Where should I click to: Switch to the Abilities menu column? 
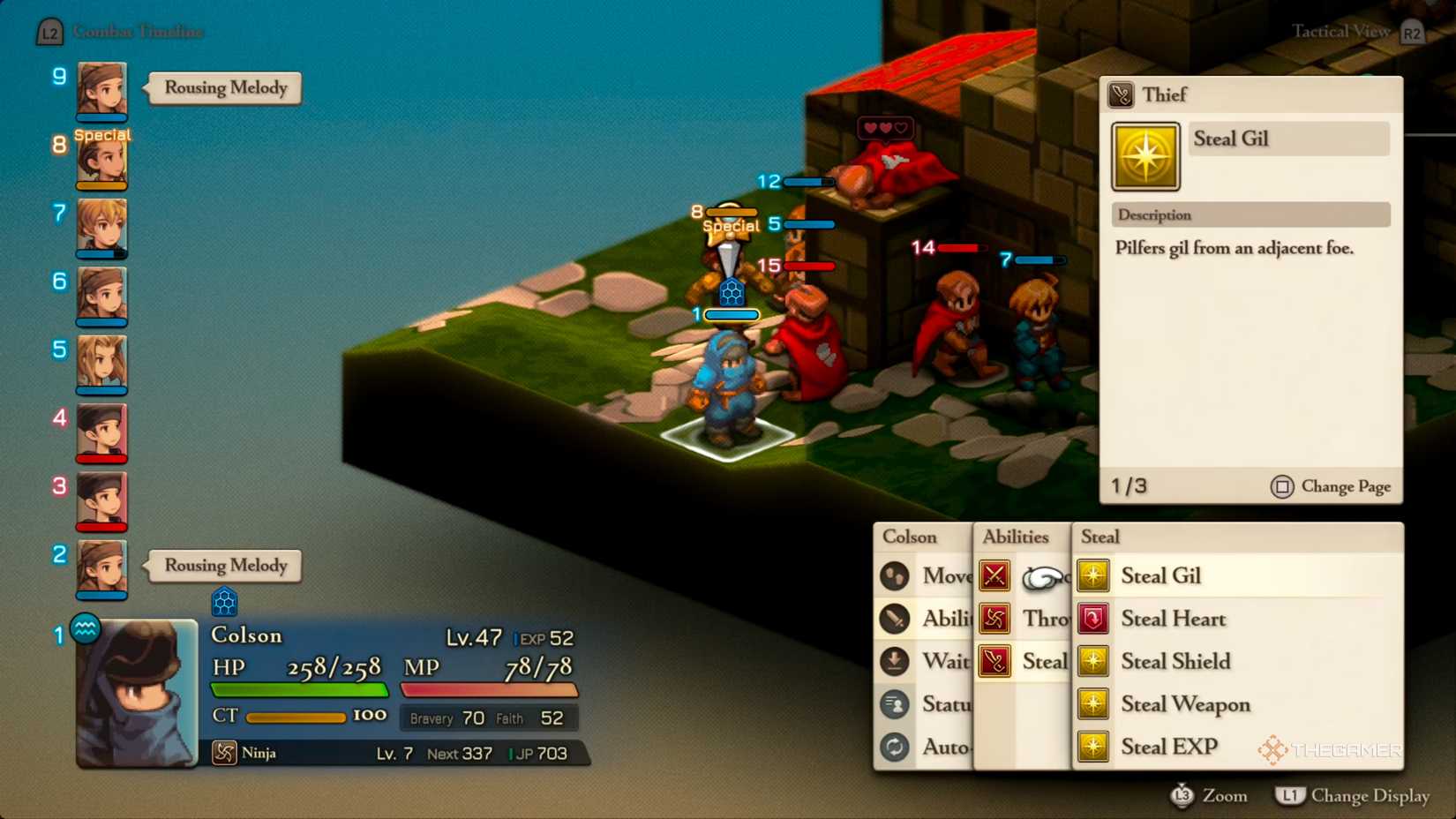click(1016, 536)
